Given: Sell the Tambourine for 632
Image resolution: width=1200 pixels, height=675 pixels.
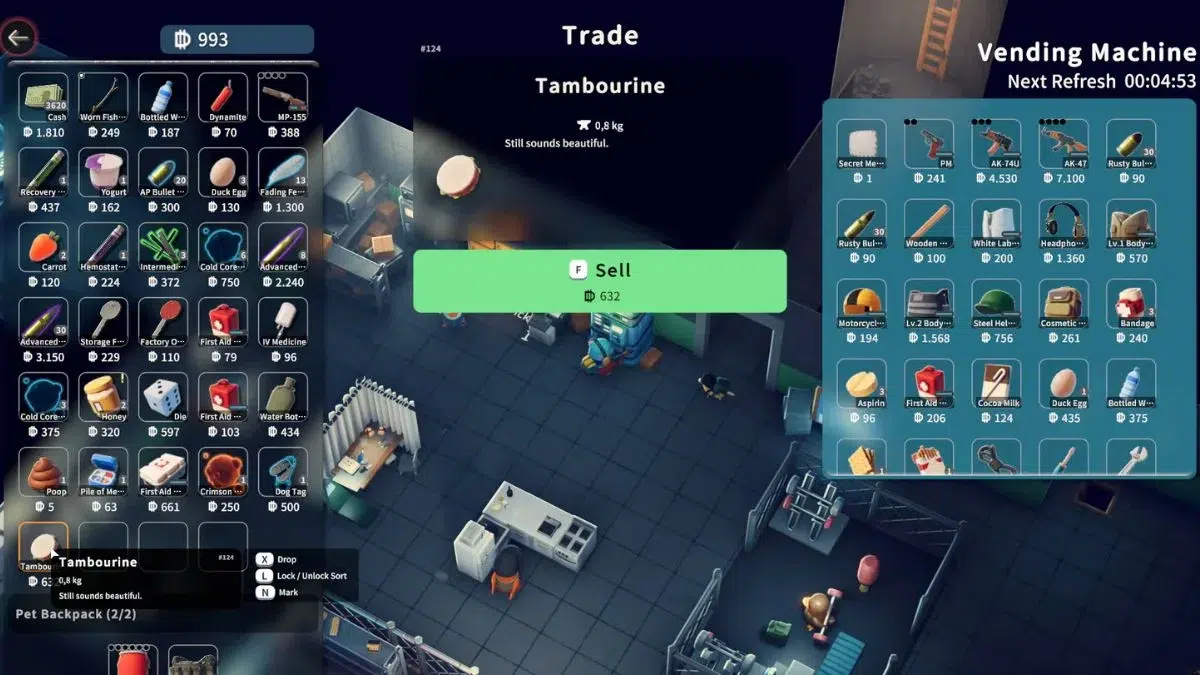Looking at the screenshot, I should point(599,281).
